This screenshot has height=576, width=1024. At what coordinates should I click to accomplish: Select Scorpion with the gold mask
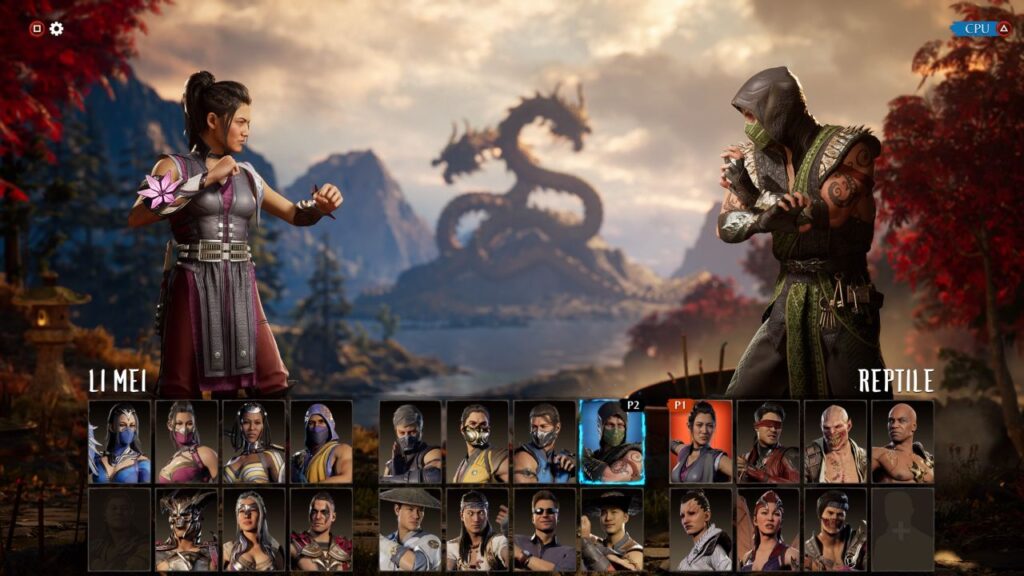(x=478, y=442)
